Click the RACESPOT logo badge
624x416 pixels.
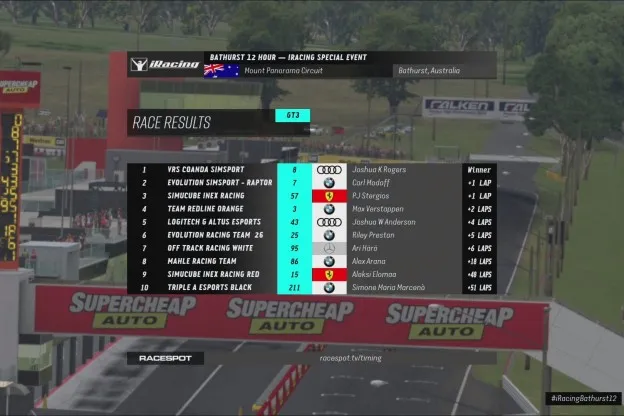pos(164,357)
